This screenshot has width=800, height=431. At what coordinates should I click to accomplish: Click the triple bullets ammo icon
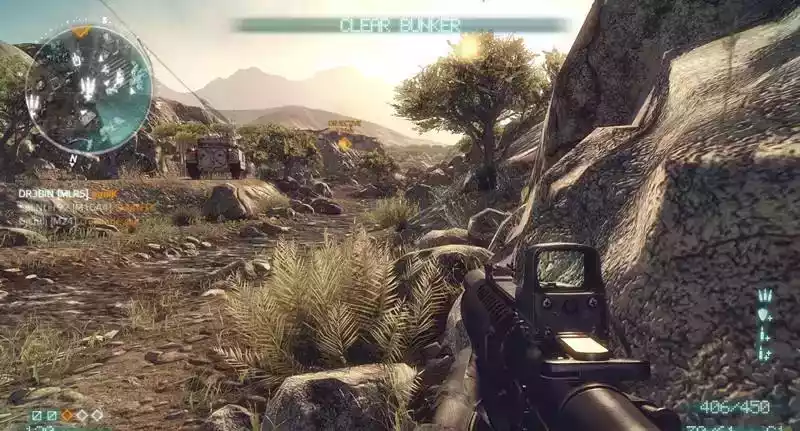[765, 296]
